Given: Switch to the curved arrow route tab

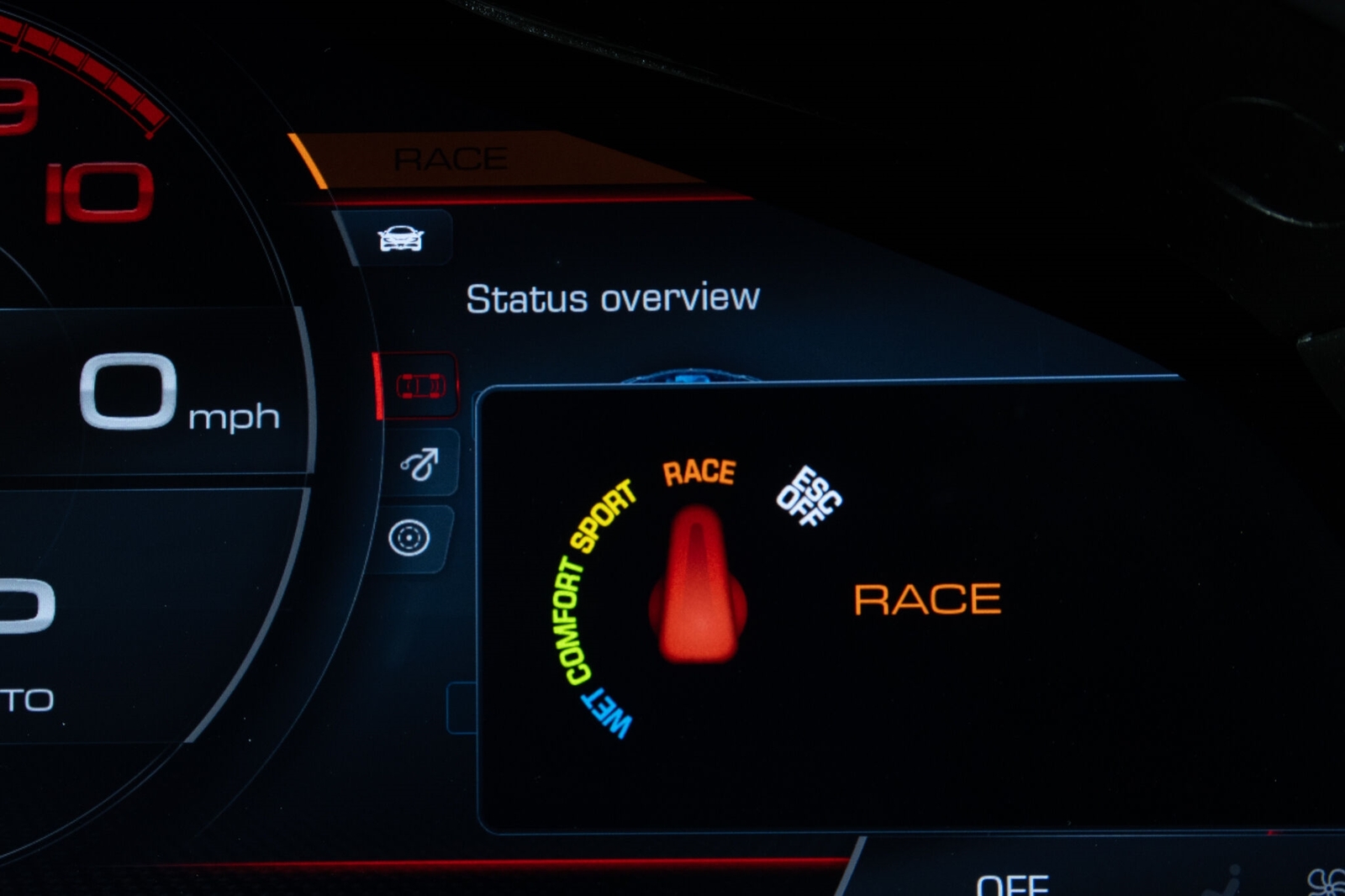Looking at the screenshot, I should (x=420, y=463).
